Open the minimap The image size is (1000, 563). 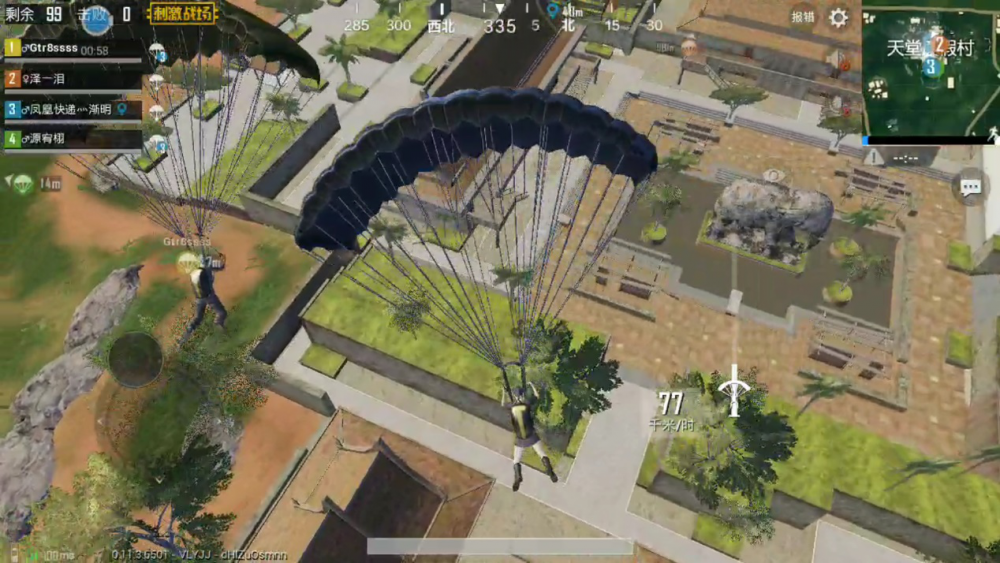pyautogui.click(x=928, y=68)
